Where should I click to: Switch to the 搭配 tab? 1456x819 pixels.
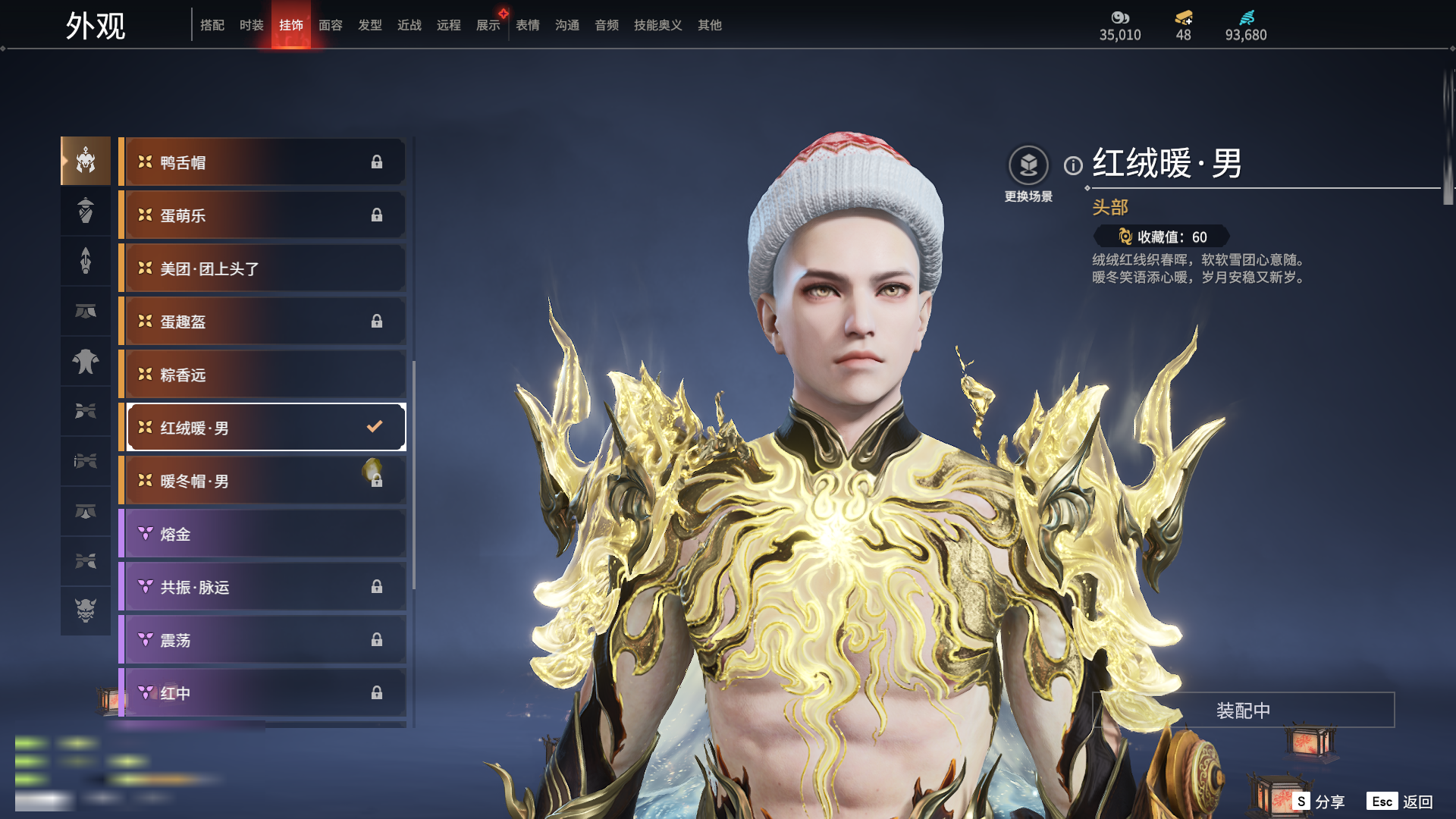click(x=212, y=25)
